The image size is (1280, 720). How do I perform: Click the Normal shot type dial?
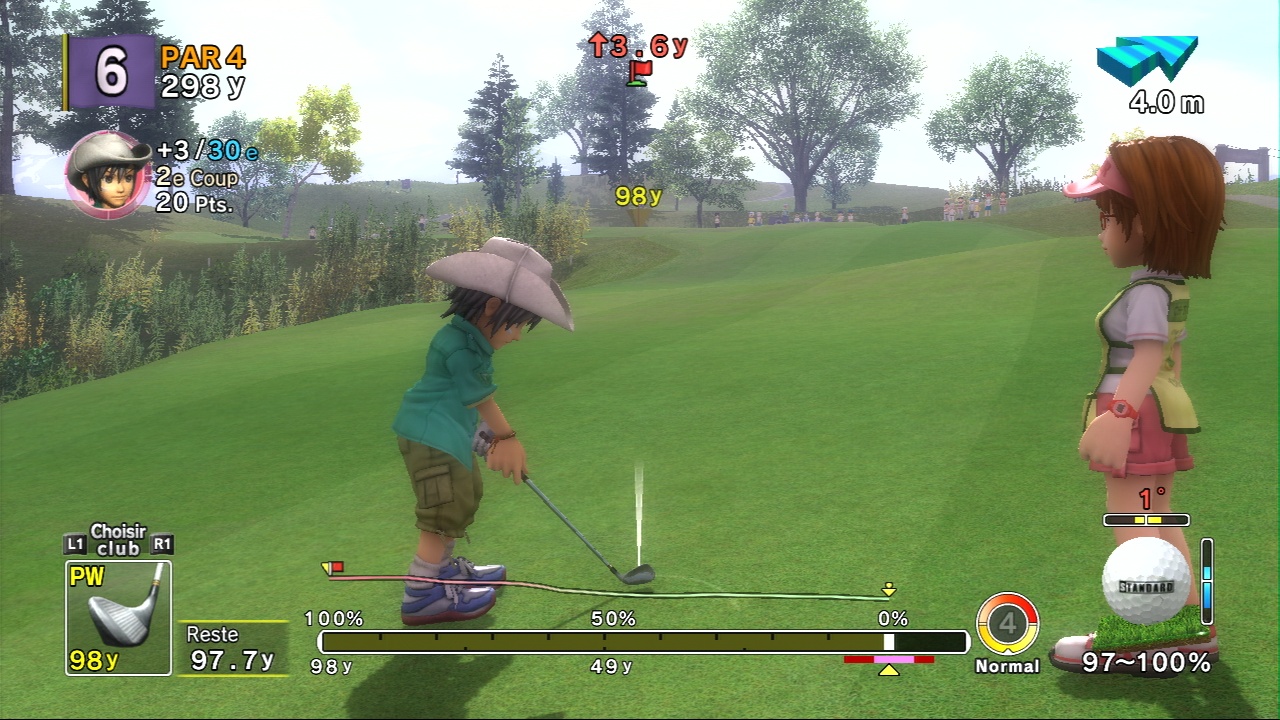(x=1007, y=624)
